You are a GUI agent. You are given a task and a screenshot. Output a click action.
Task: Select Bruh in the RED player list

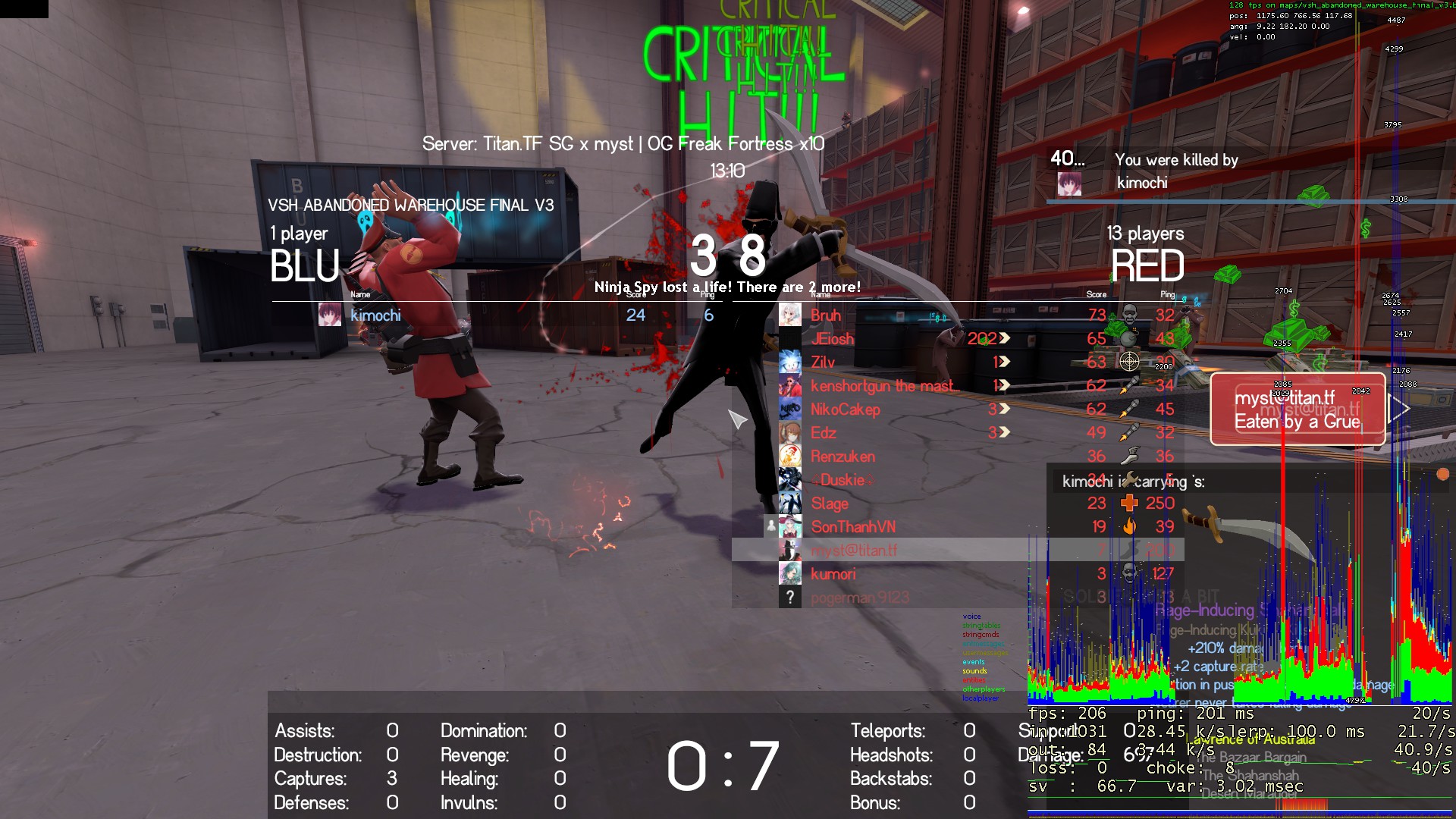(826, 315)
